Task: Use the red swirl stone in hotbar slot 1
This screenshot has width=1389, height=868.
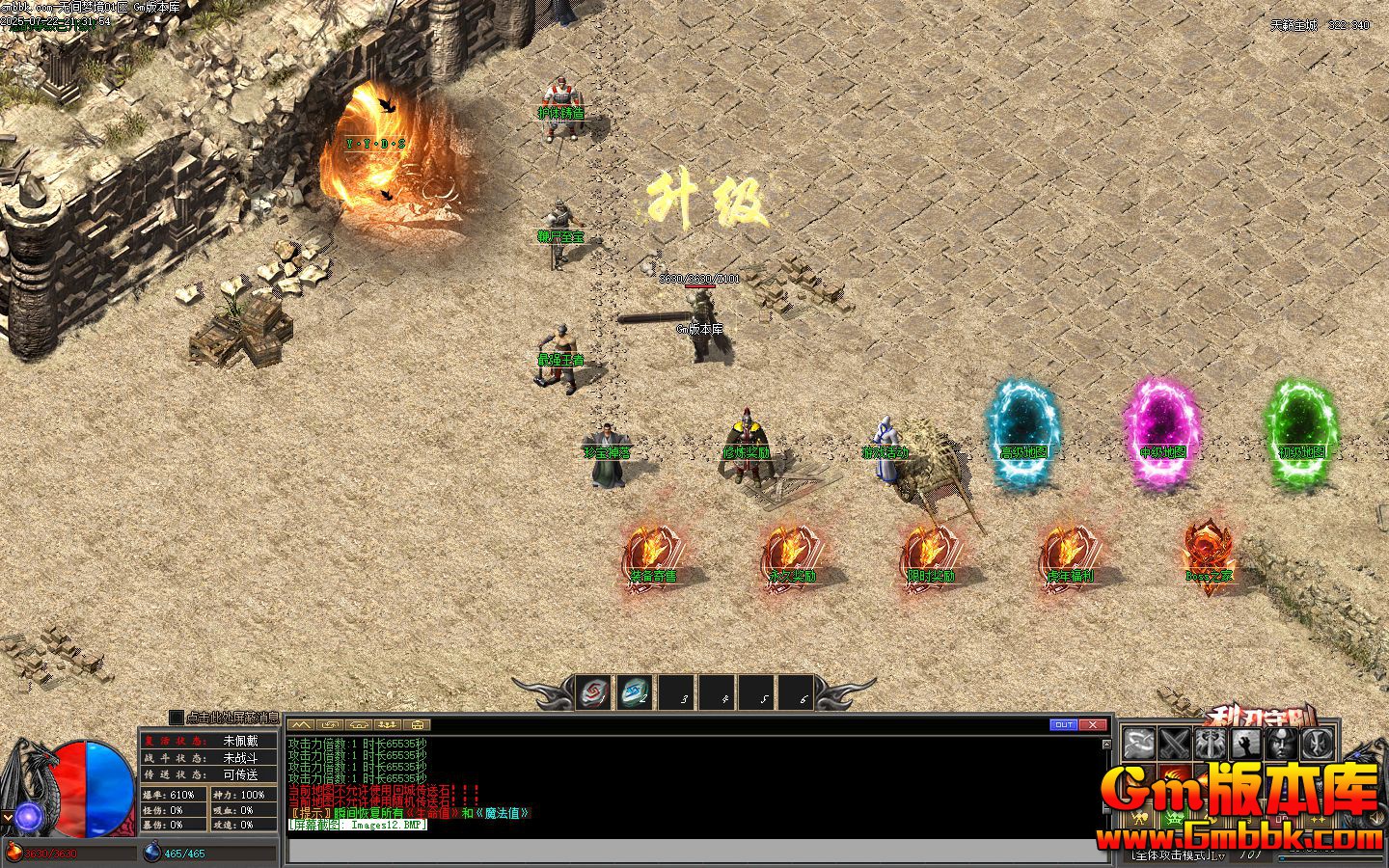Action: (x=593, y=692)
